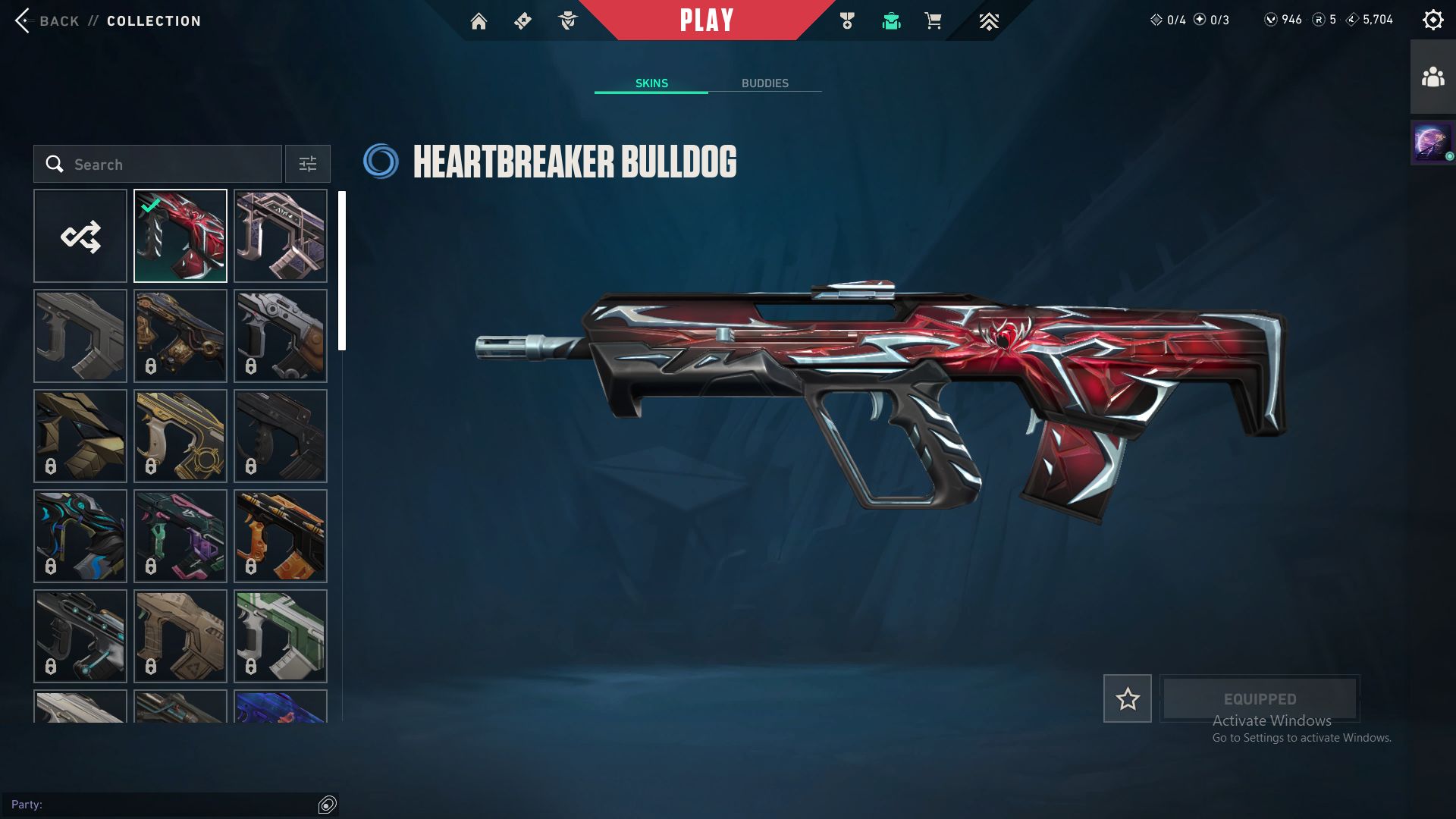Image resolution: width=1456 pixels, height=819 pixels.
Task: Open the social friends panel
Action: (1432, 77)
